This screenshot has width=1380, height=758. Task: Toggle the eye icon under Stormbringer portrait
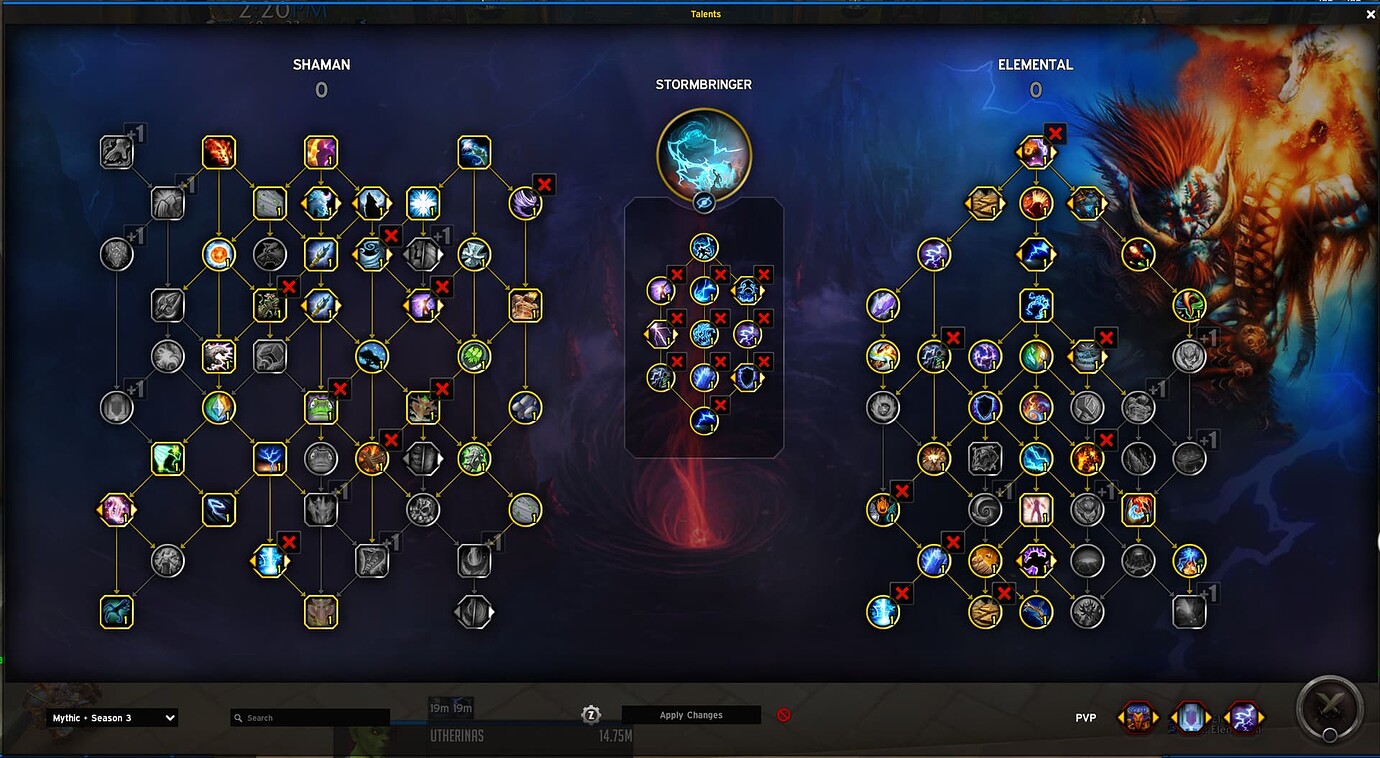tap(704, 203)
